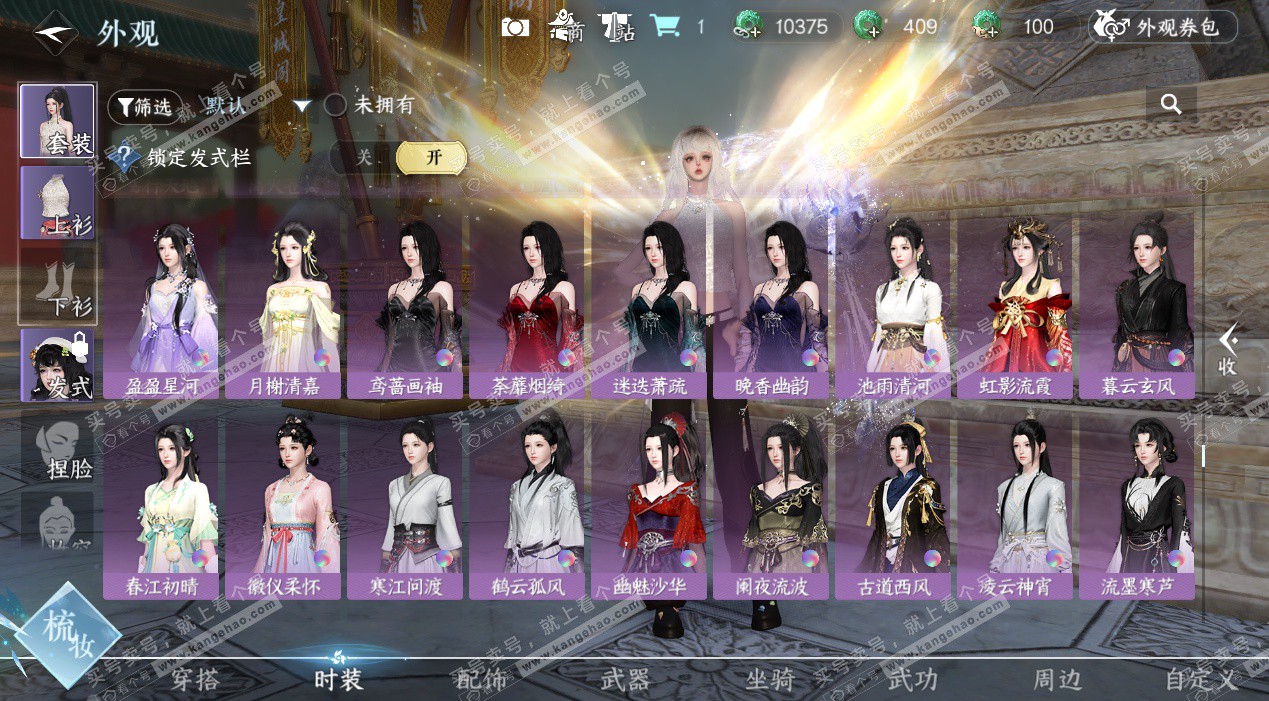
Task: Tick the 未拥有 unowned checkbox
Action: point(336,105)
